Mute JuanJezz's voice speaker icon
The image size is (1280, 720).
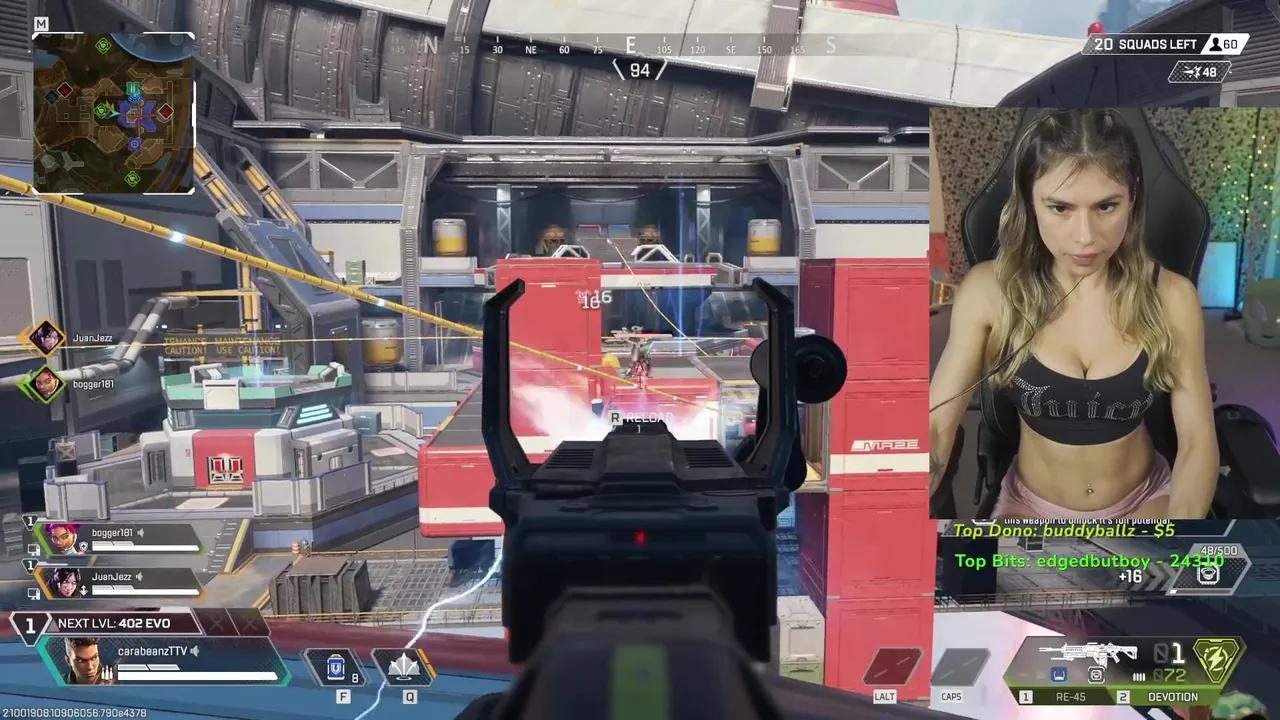pos(140,577)
